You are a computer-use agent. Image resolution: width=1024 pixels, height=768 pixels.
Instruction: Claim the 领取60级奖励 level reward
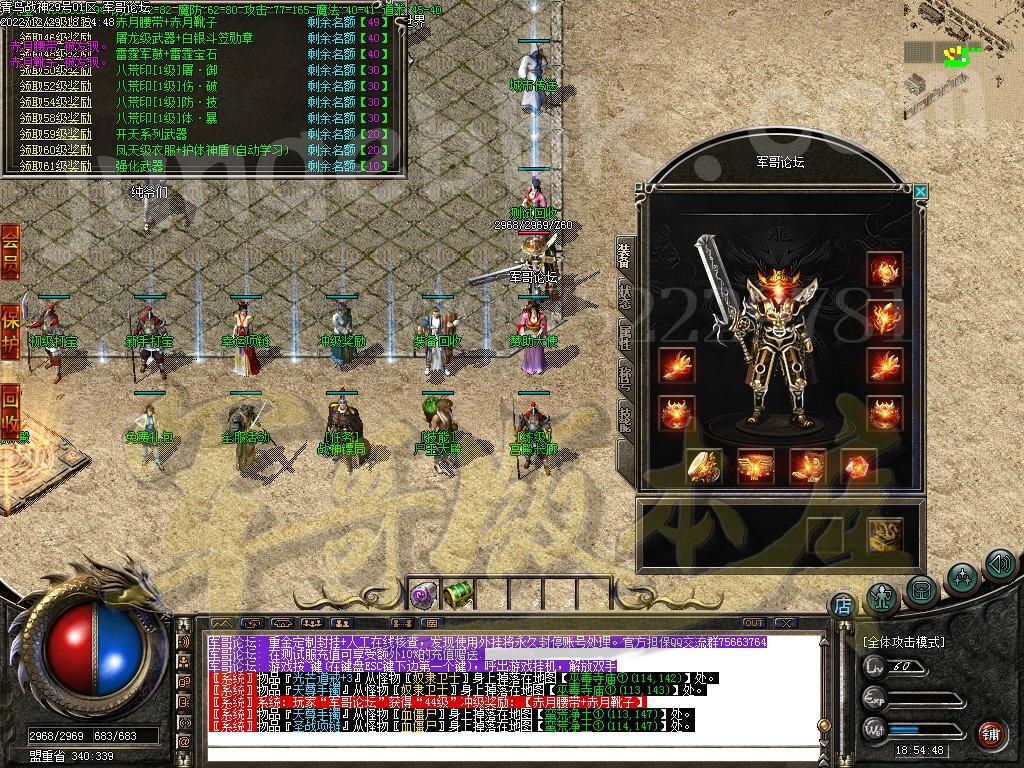56,150
